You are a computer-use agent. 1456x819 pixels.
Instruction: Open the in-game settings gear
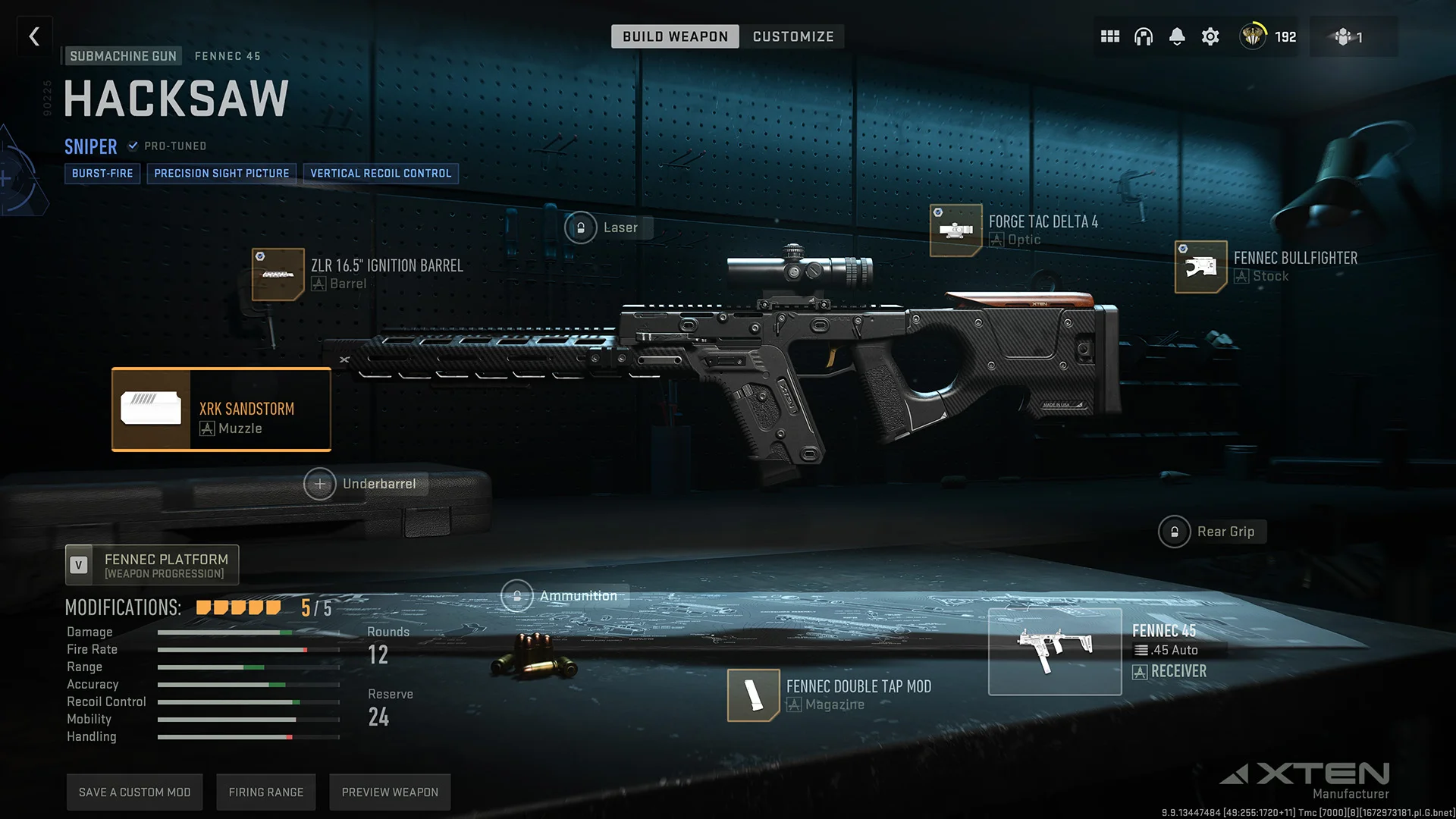point(1210,36)
